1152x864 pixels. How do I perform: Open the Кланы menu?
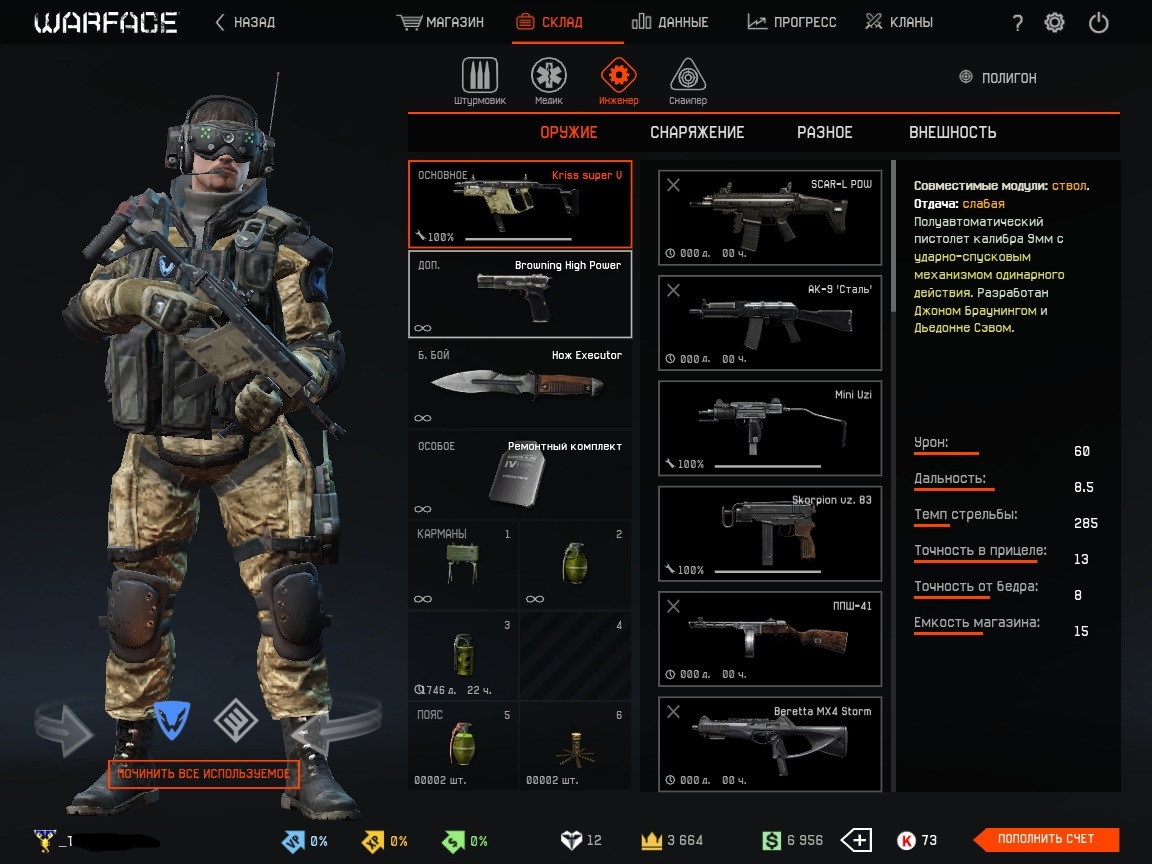899,22
